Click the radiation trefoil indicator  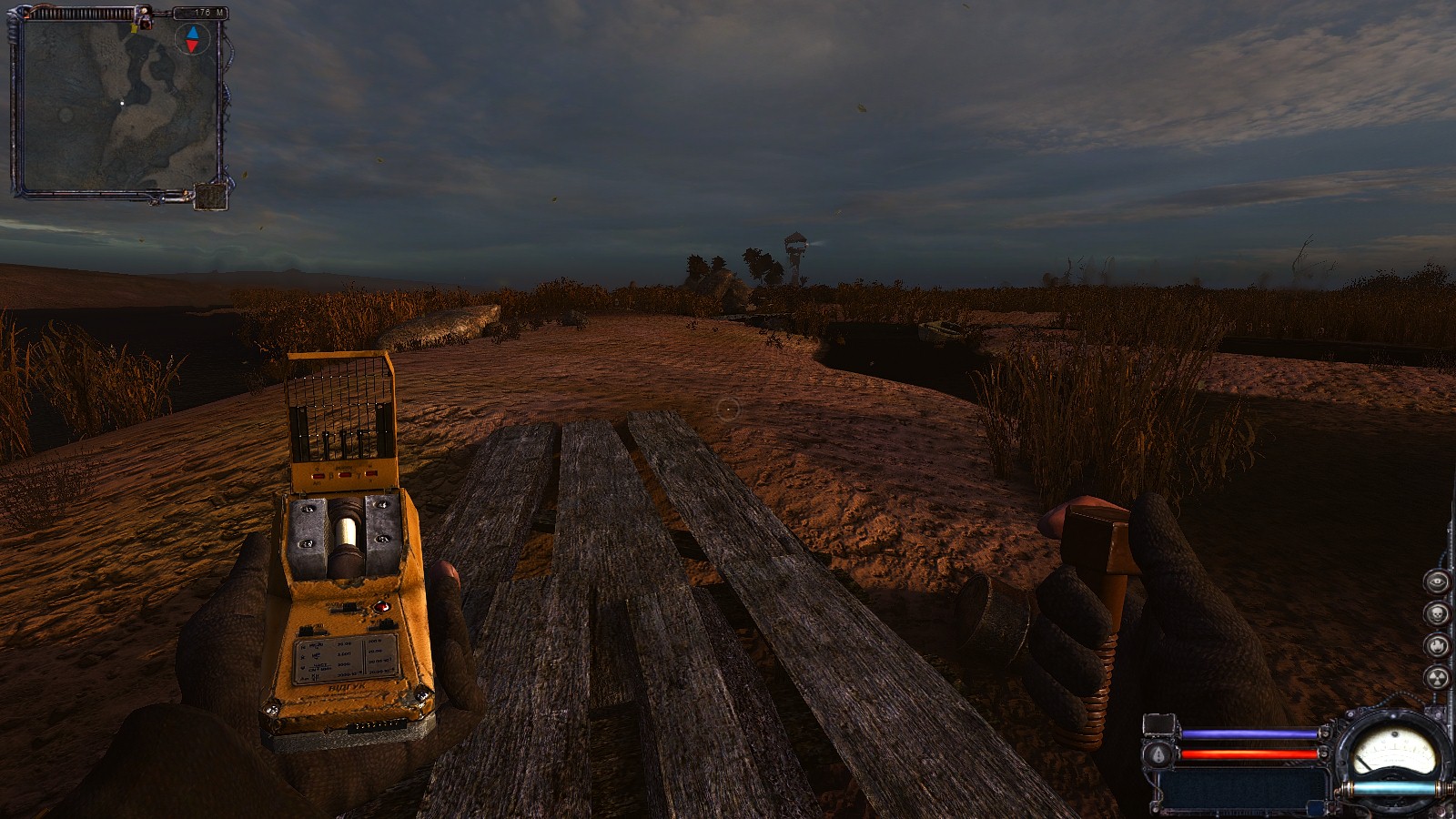1437,677
